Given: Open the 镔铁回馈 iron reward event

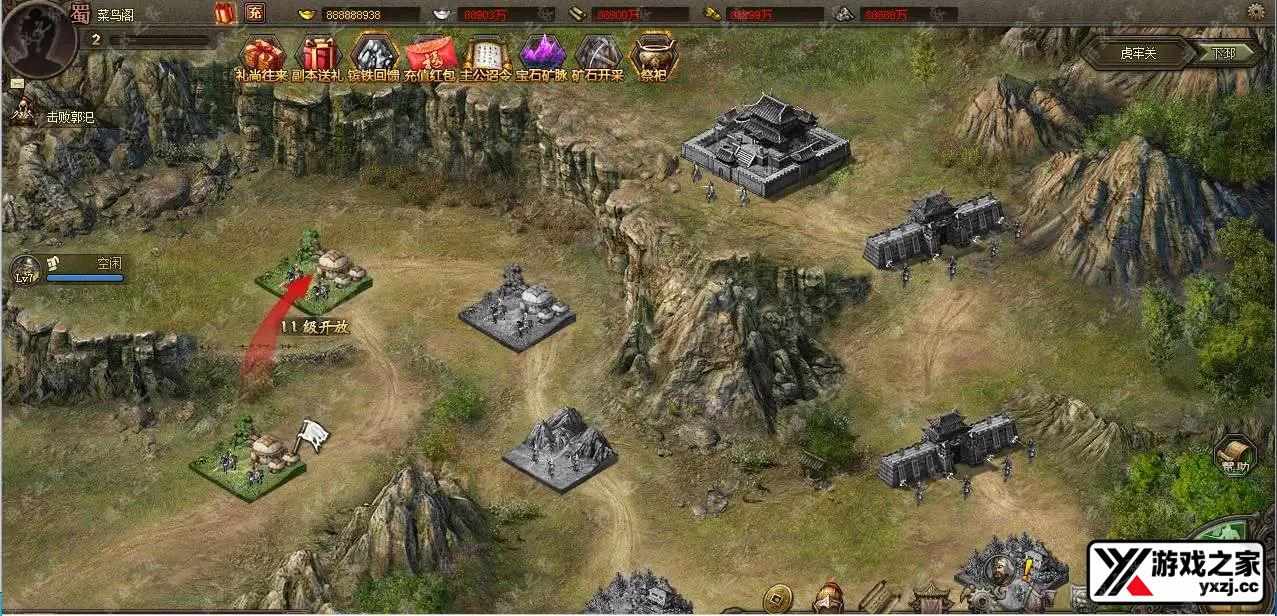Looking at the screenshot, I should pyautogui.click(x=375, y=55).
